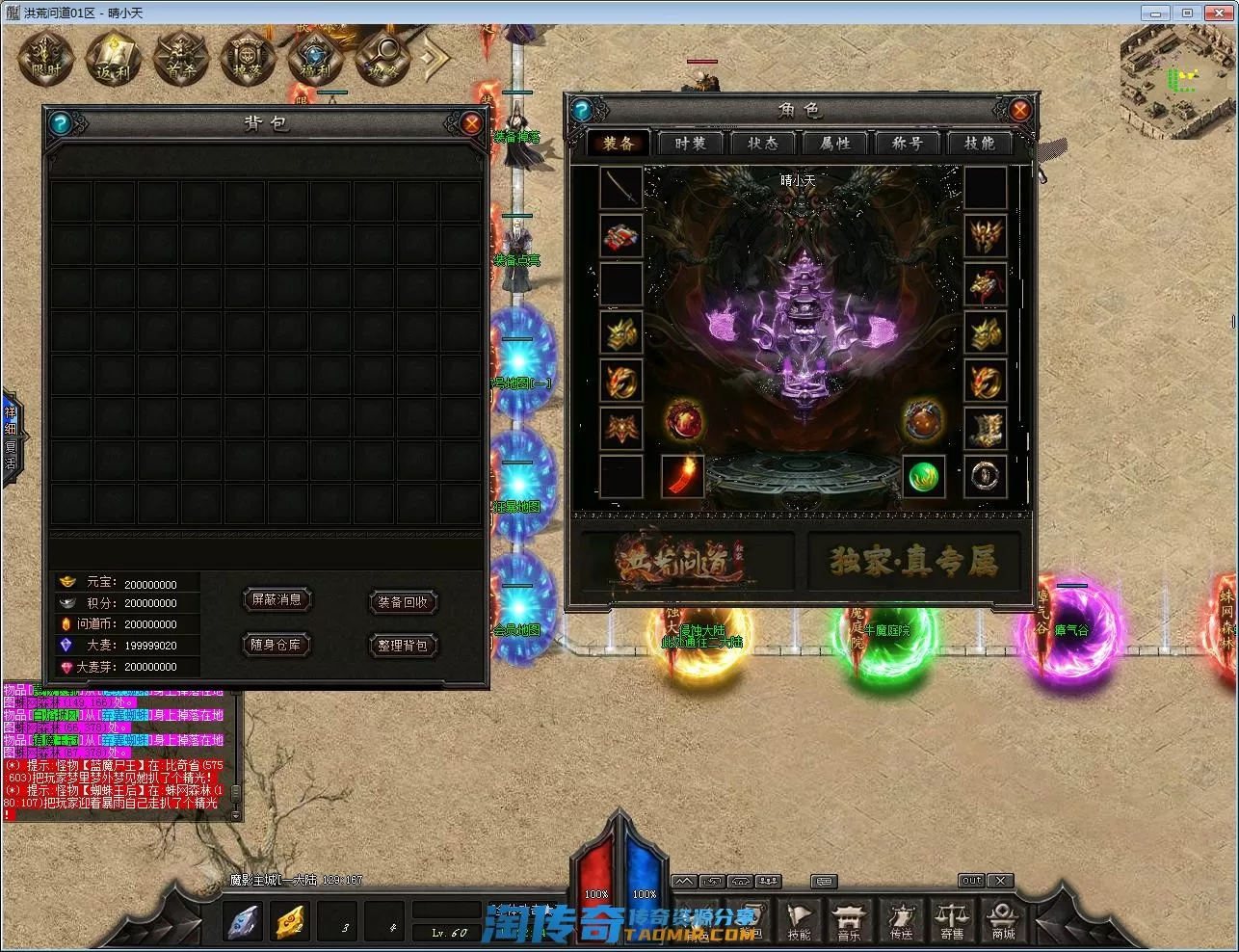Viewport: 1239px width, 952px height.
Task: Close the 背包 inventory window
Action: pos(471,123)
